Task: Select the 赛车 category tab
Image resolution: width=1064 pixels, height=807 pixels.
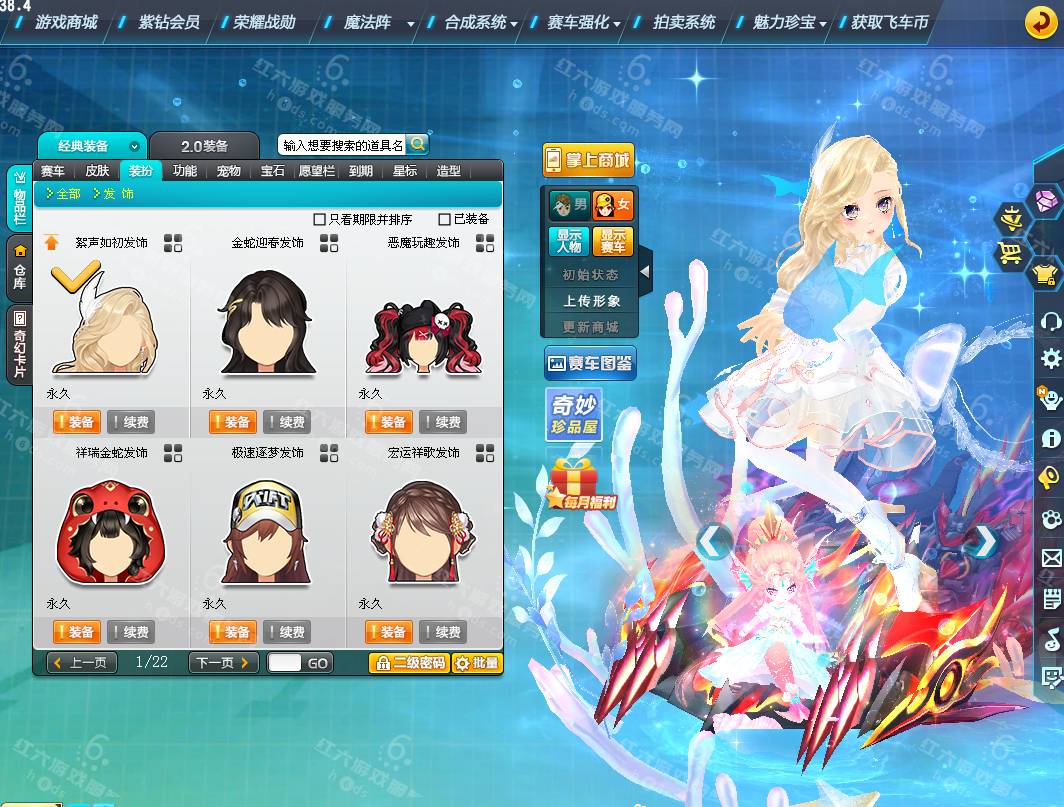Action: tap(53, 171)
